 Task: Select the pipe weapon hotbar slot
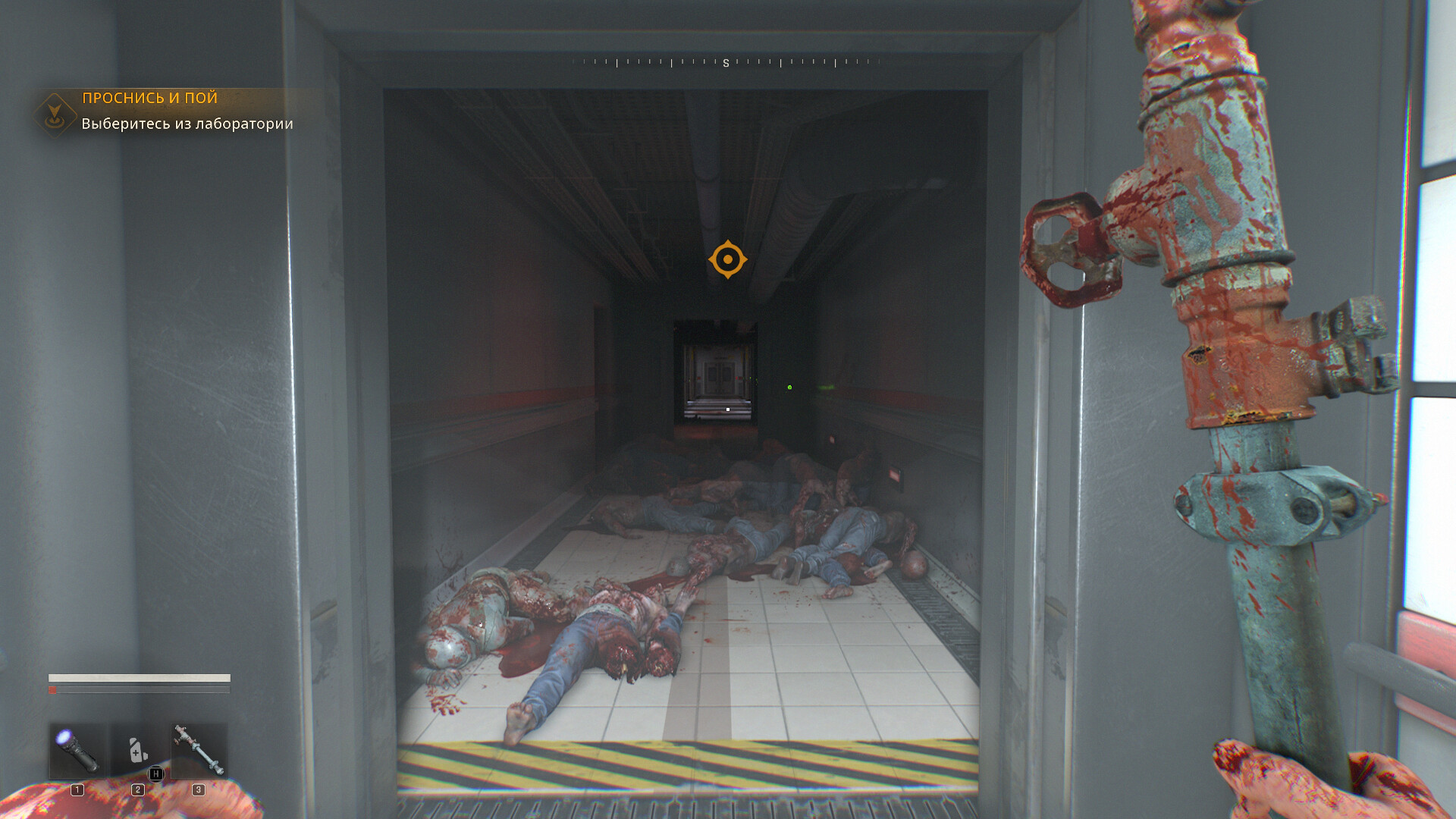tap(199, 751)
